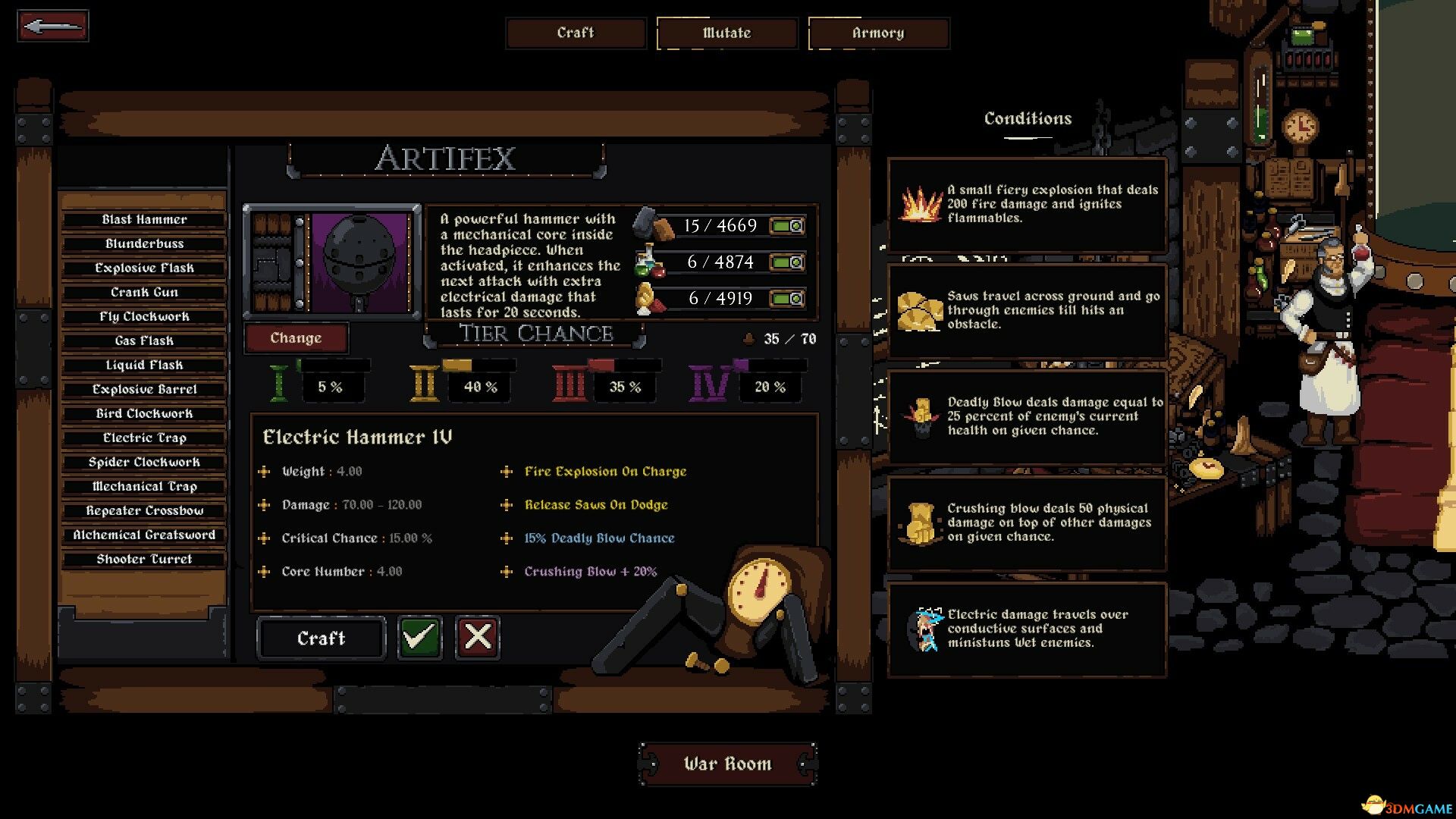Choose Alchemical Greatsword entry
Image resolution: width=1456 pixels, height=819 pixels.
(144, 535)
